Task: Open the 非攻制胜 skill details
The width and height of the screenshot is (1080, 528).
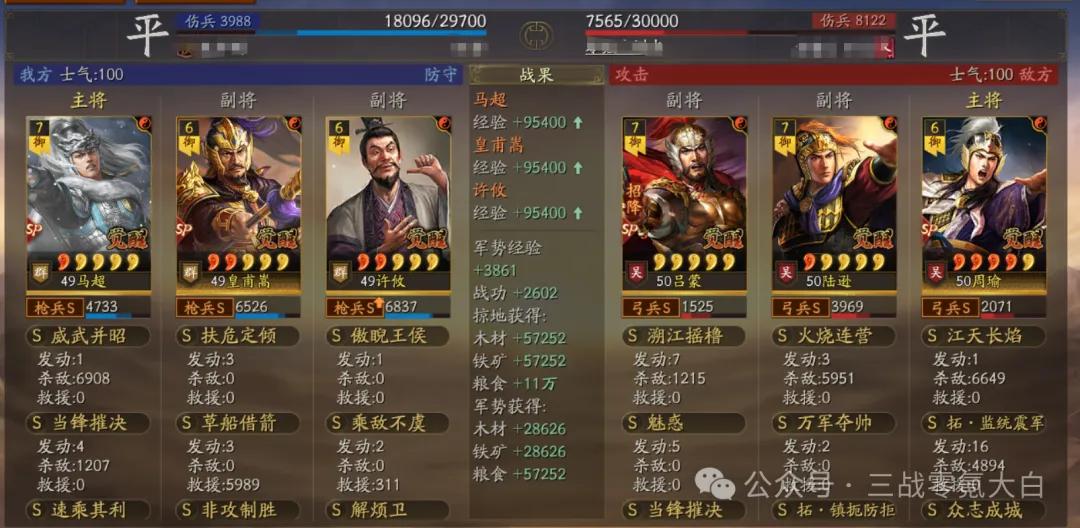Action: click(x=238, y=510)
